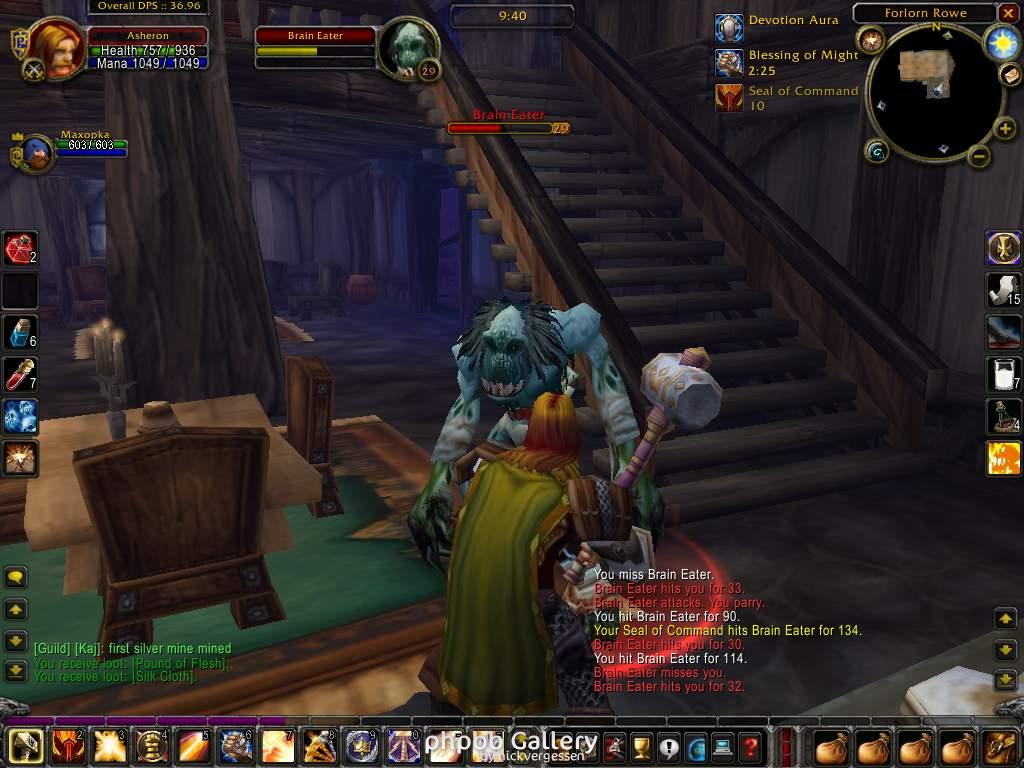Open the red question mark help button
Image resolution: width=1024 pixels, height=768 pixels.
click(750, 746)
